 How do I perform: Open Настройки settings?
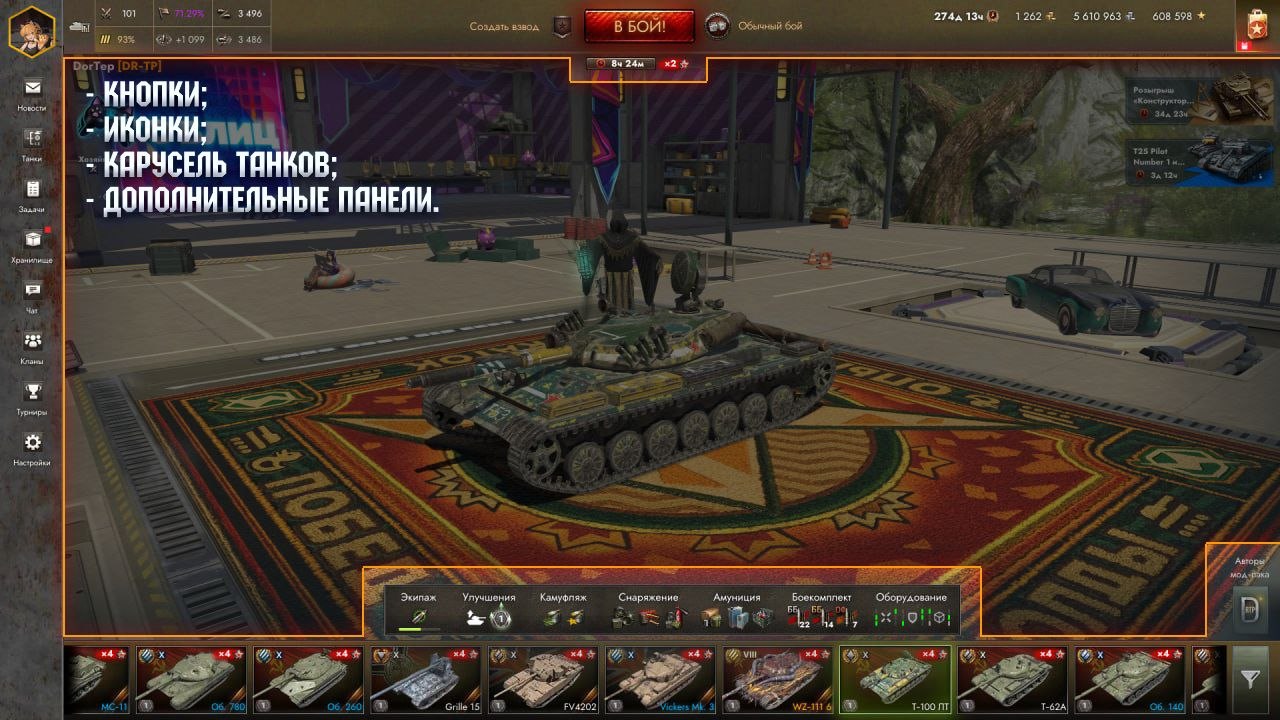click(32, 448)
